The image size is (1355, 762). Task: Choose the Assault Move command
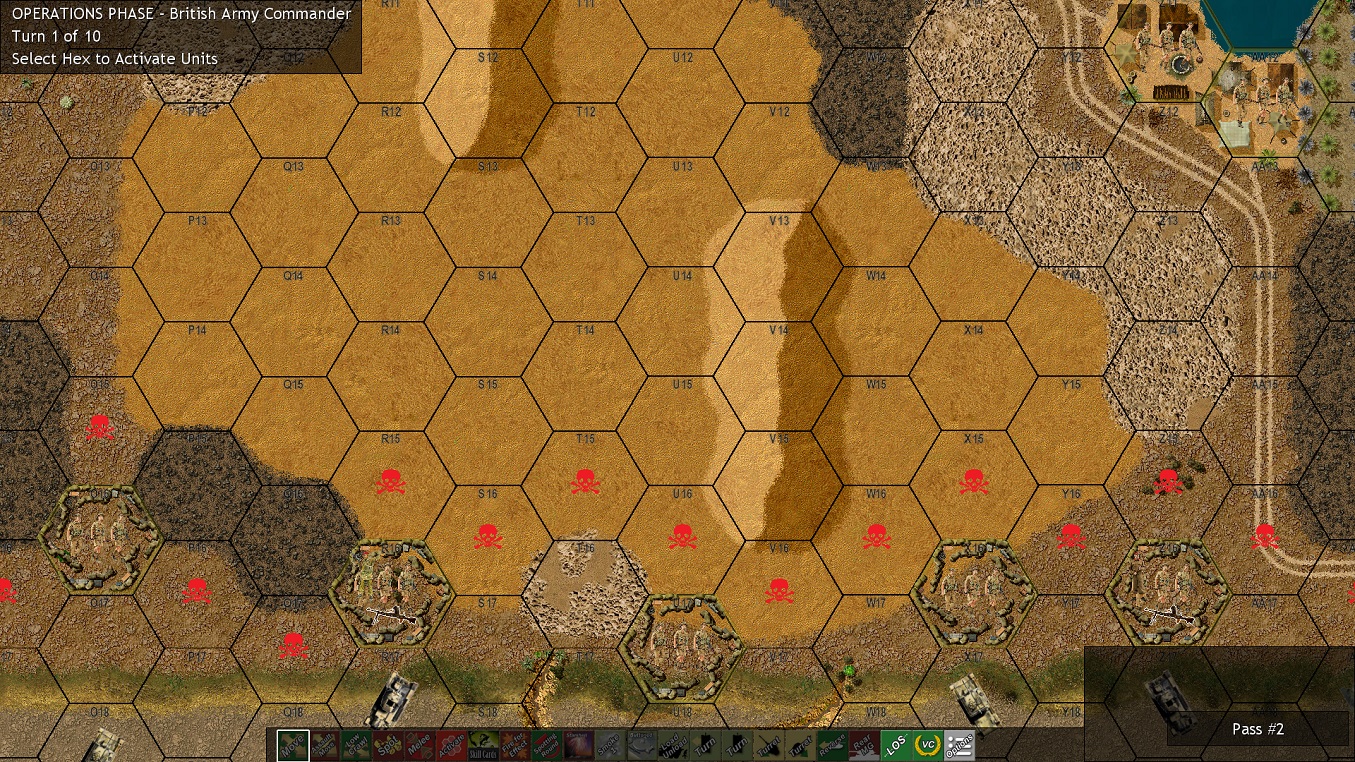coord(323,744)
